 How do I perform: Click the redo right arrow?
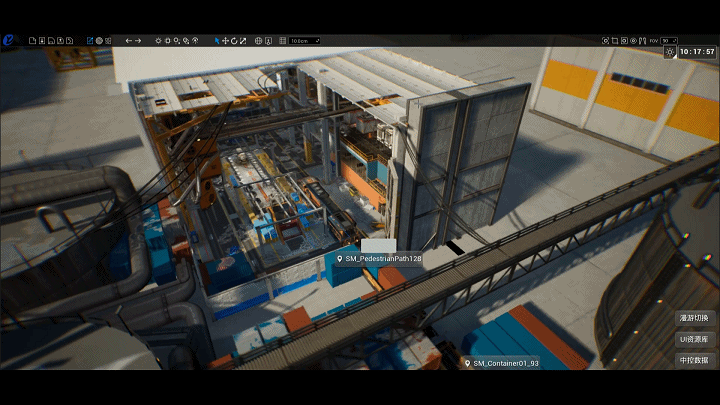(x=139, y=41)
